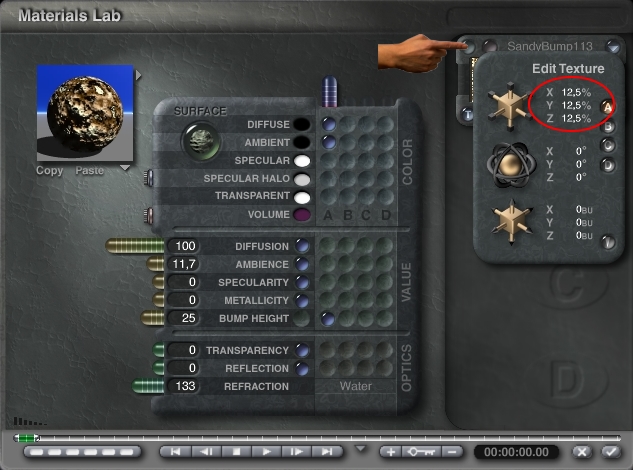Pick the Ambient color swatch
Viewport: 633px width, 470px height.
point(301,143)
